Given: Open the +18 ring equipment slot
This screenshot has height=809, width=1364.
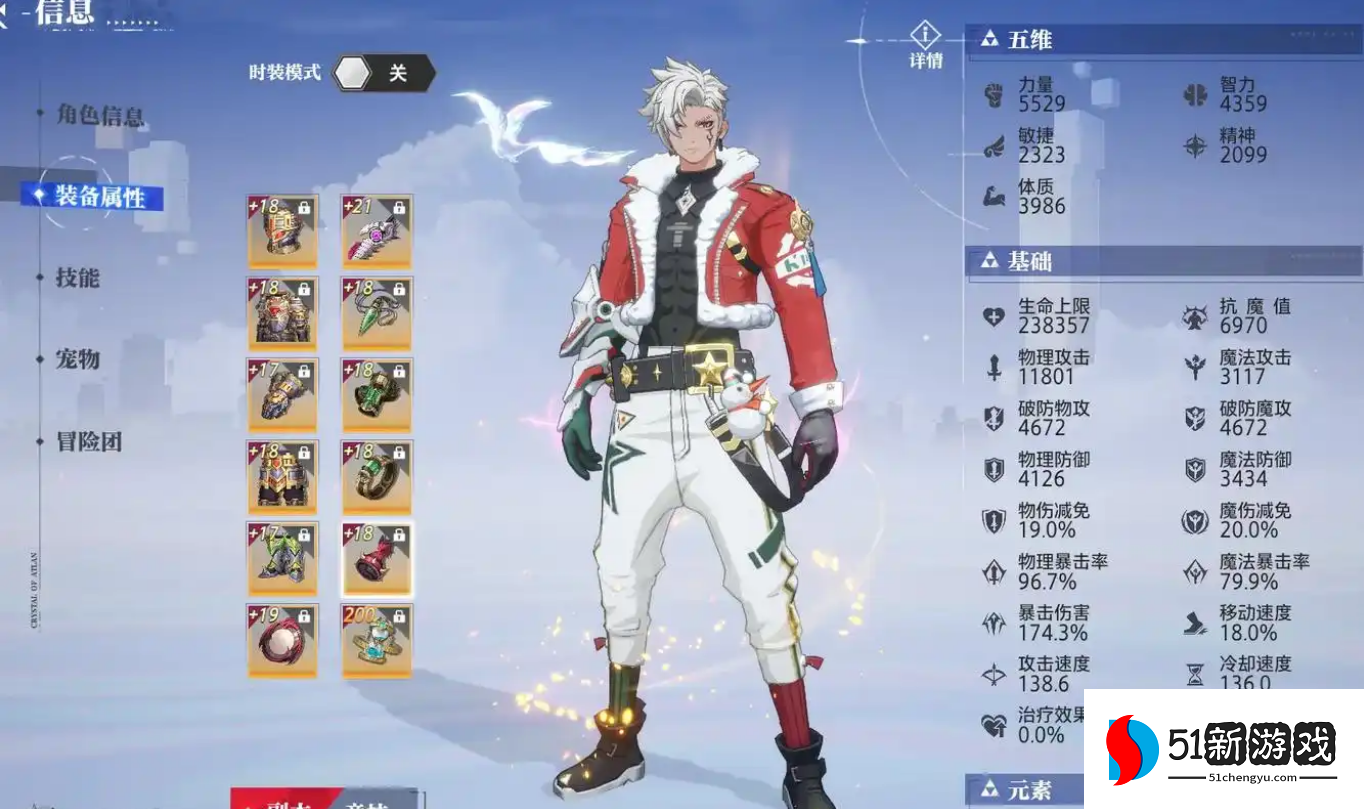Looking at the screenshot, I should [377, 476].
